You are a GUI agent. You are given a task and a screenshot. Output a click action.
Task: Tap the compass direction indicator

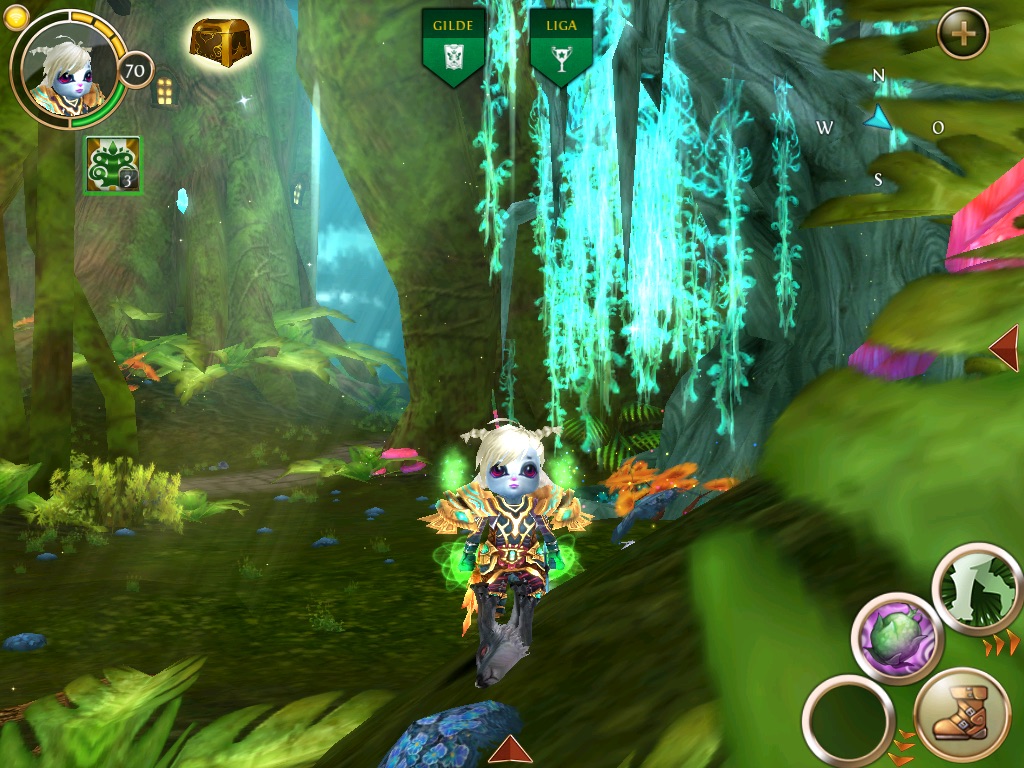[878, 122]
